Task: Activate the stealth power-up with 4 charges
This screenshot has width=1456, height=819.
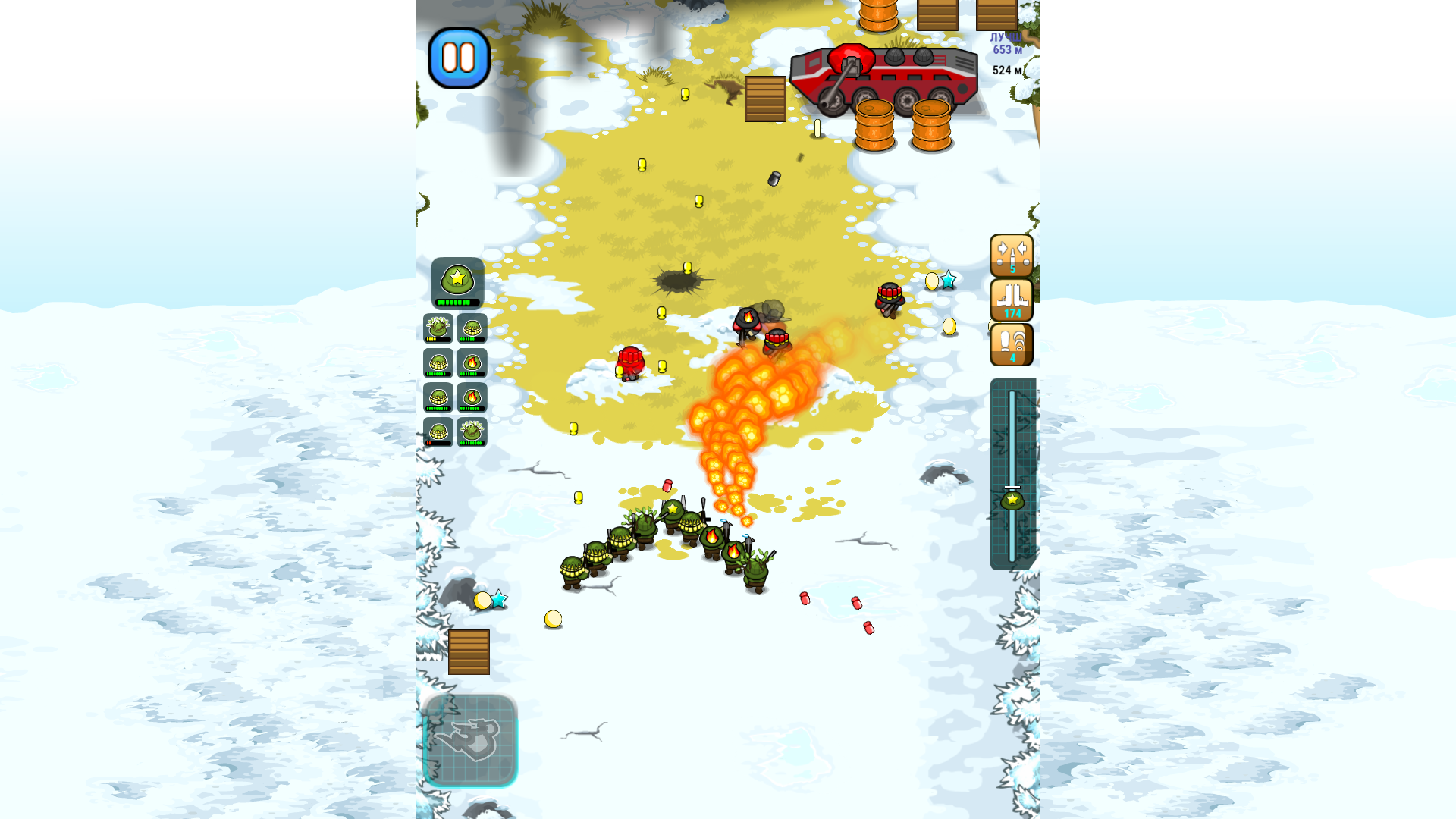Action: (x=1012, y=343)
